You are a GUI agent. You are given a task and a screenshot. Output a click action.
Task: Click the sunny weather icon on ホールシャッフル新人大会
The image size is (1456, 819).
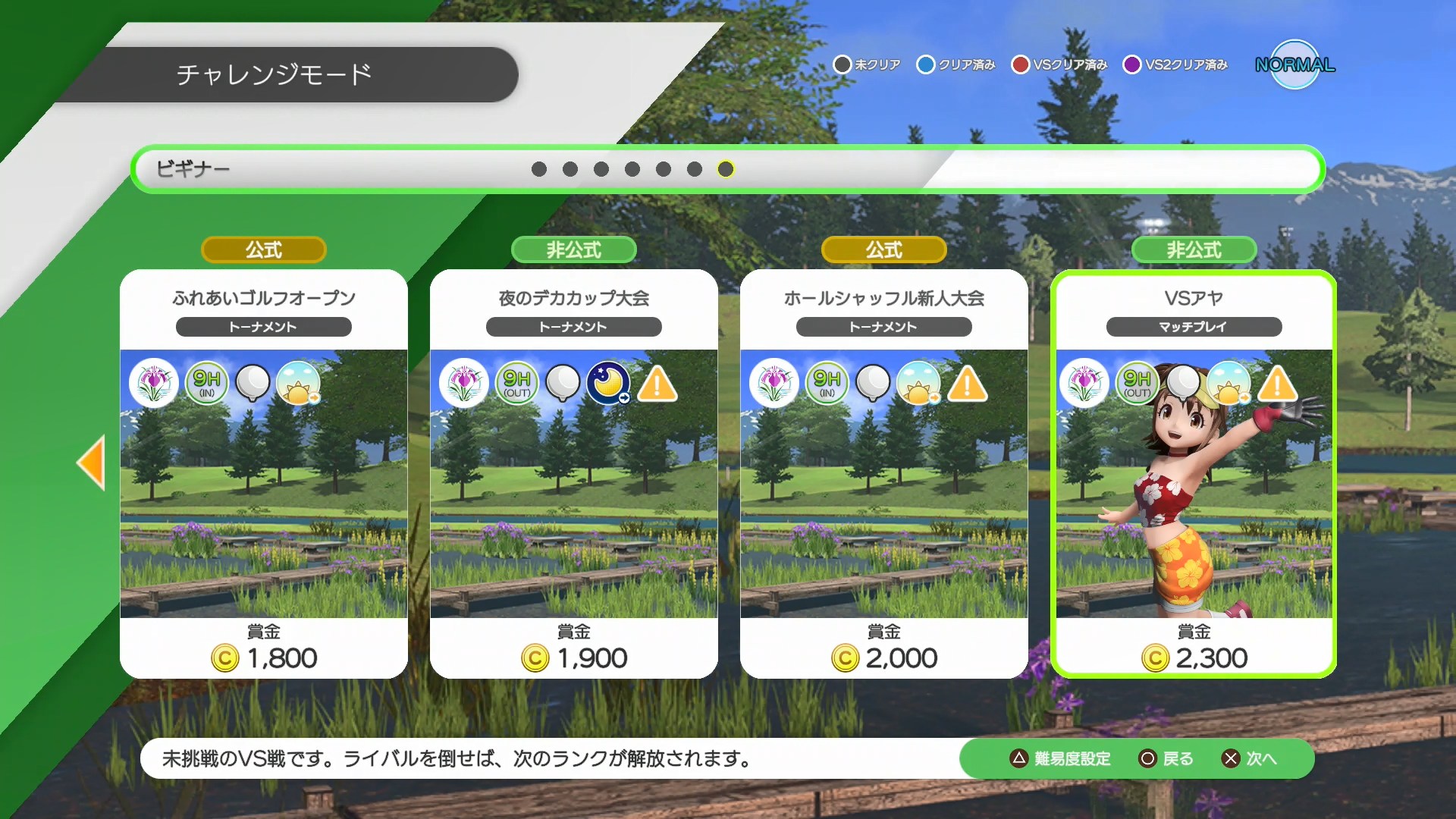pos(919,383)
